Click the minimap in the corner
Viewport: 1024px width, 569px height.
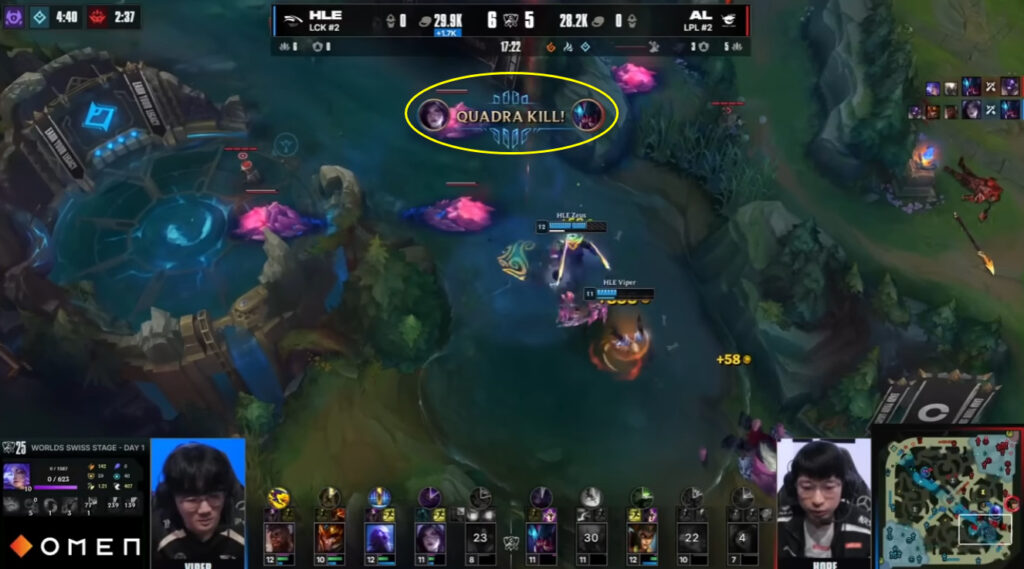[x=948, y=498]
